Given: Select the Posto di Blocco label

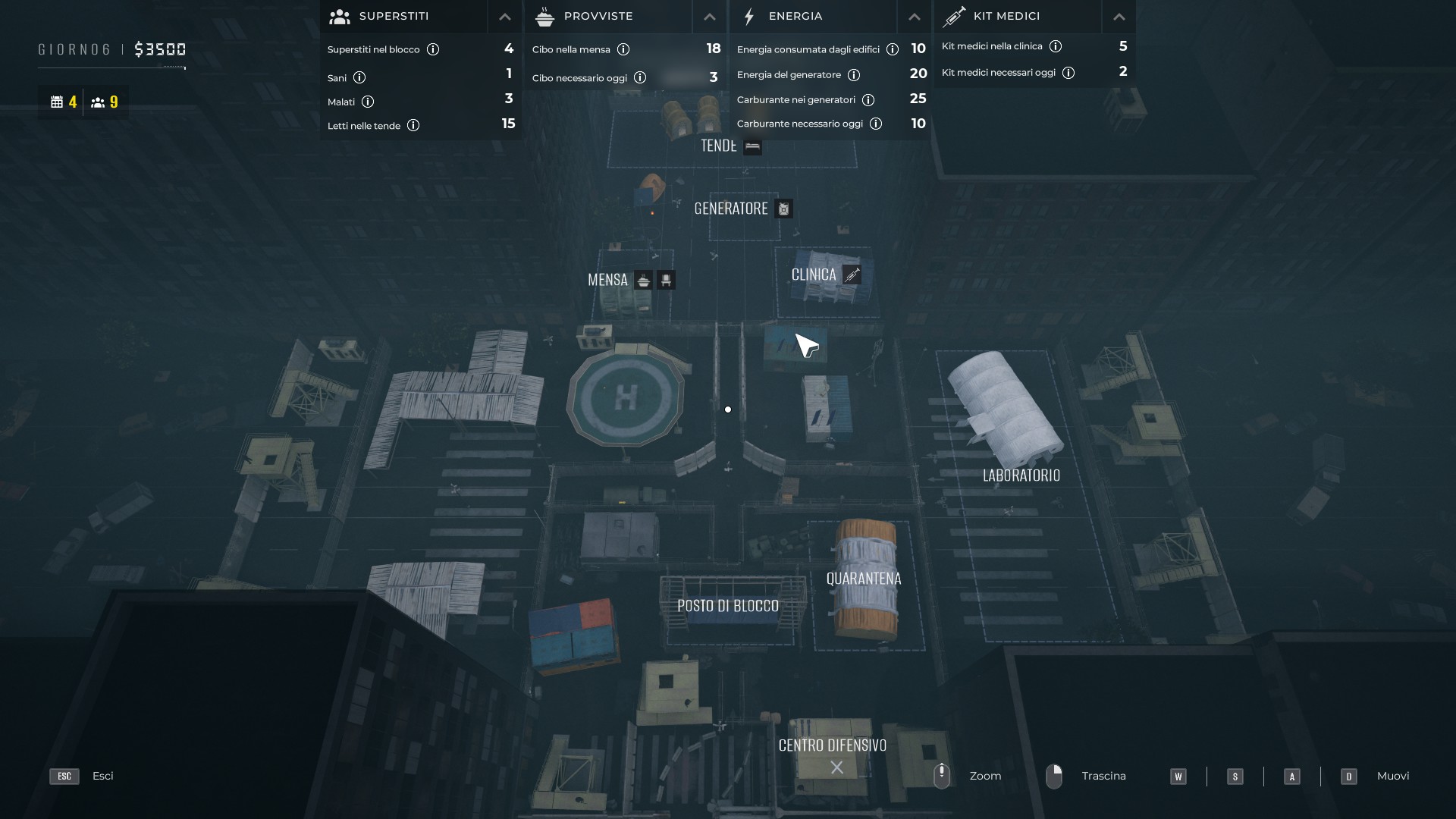Looking at the screenshot, I should click(728, 606).
